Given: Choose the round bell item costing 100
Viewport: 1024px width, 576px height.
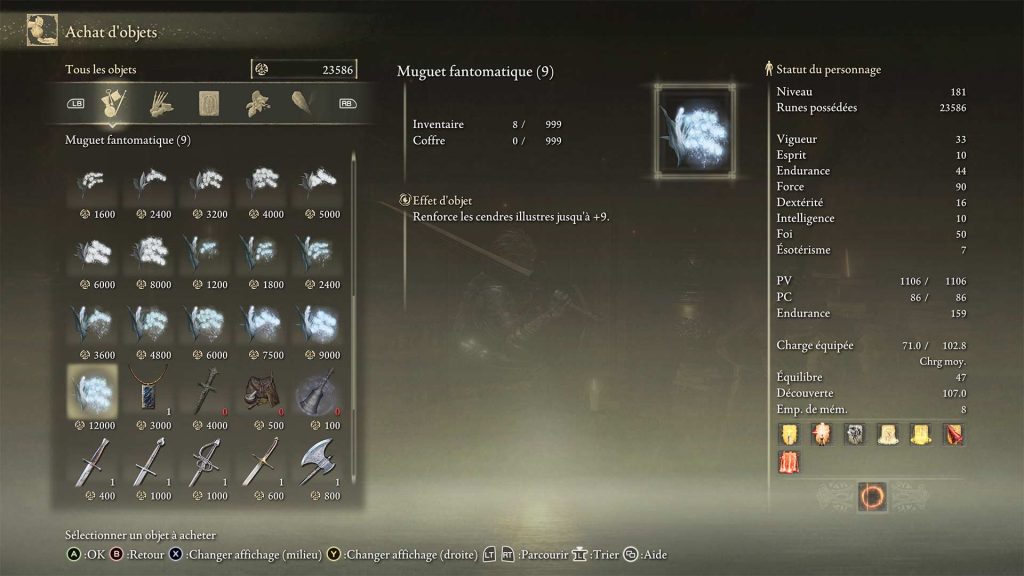Looking at the screenshot, I should [x=316, y=390].
